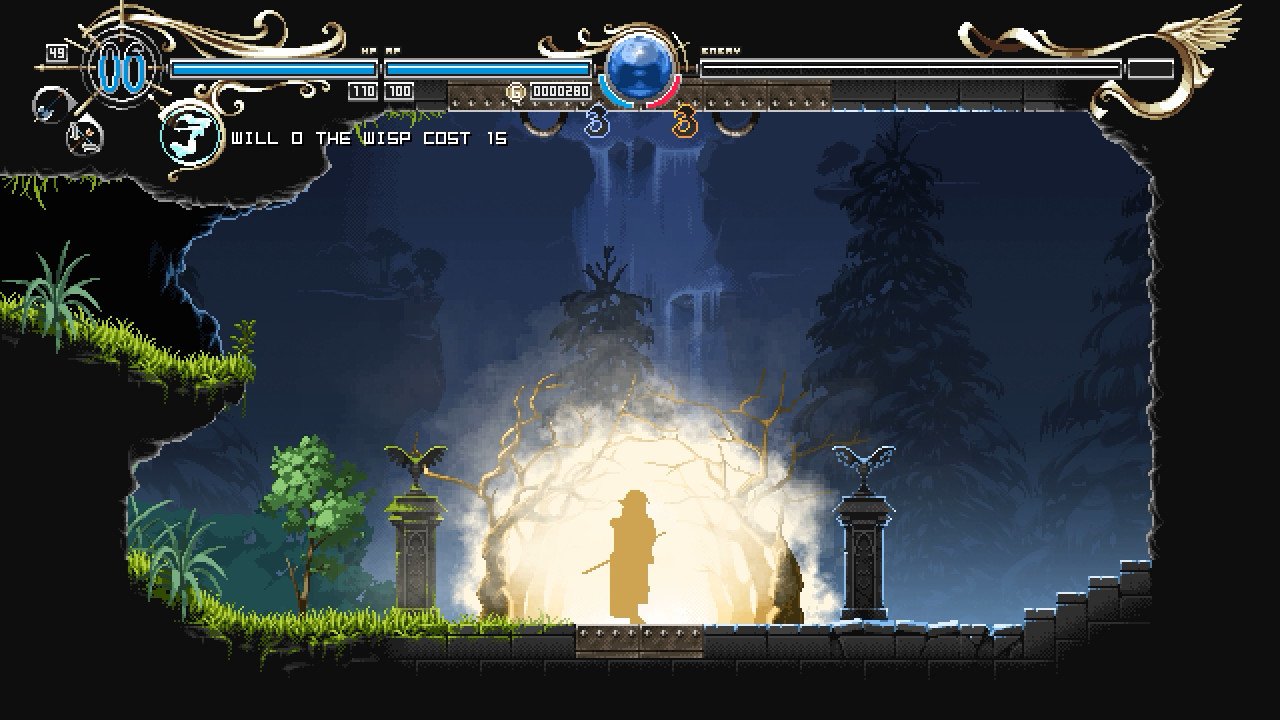Click the orange Salamander spirit emblem icon

pos(682,122)
